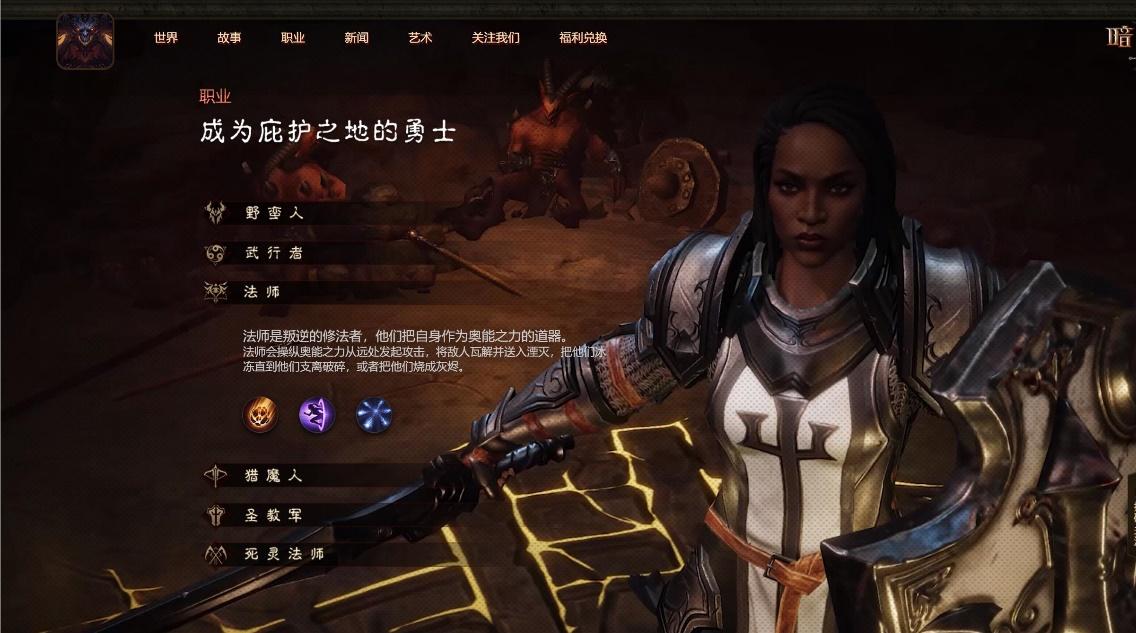Choose the blue frost skill icon
This screenshot has height=633, width=1136.
(375, 414)
